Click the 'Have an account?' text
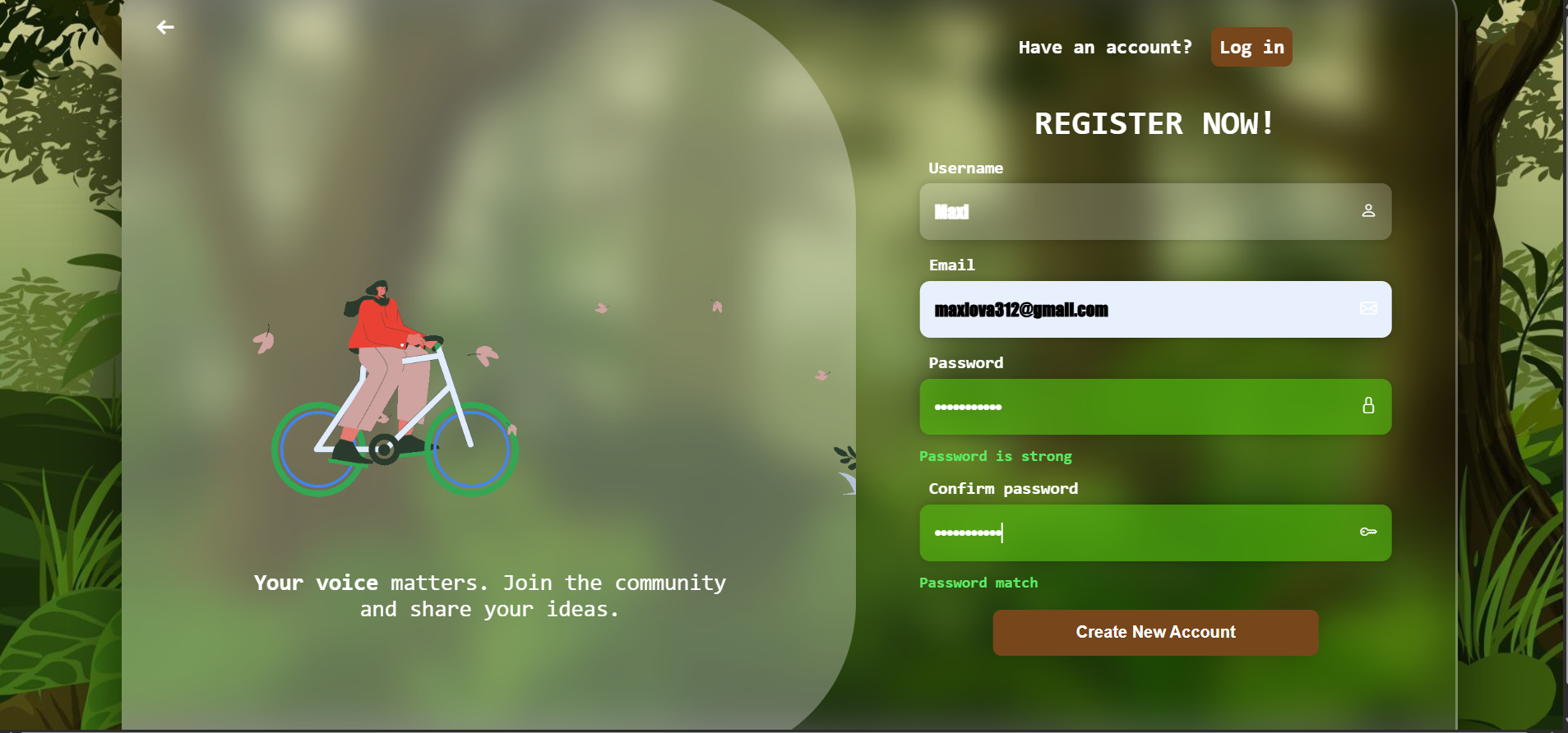The width and height of the screenshot is (1568, 733). point(1104,47)
